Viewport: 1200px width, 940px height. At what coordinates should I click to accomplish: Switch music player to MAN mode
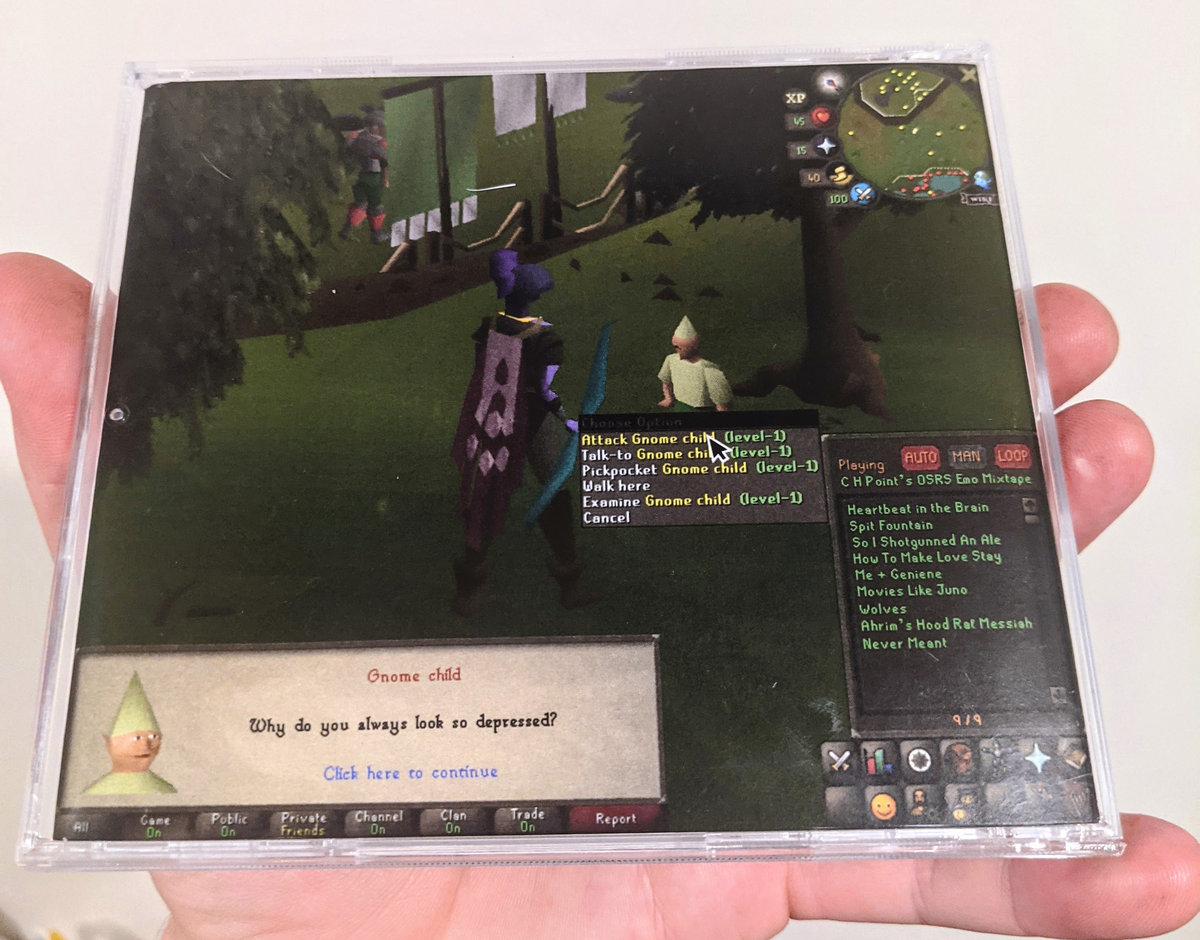pos(966,458)
